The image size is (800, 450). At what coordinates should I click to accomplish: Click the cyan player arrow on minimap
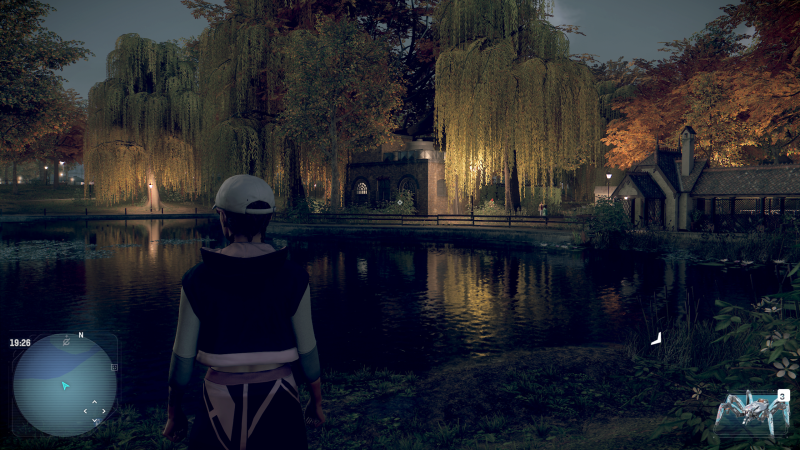(65, 385)
